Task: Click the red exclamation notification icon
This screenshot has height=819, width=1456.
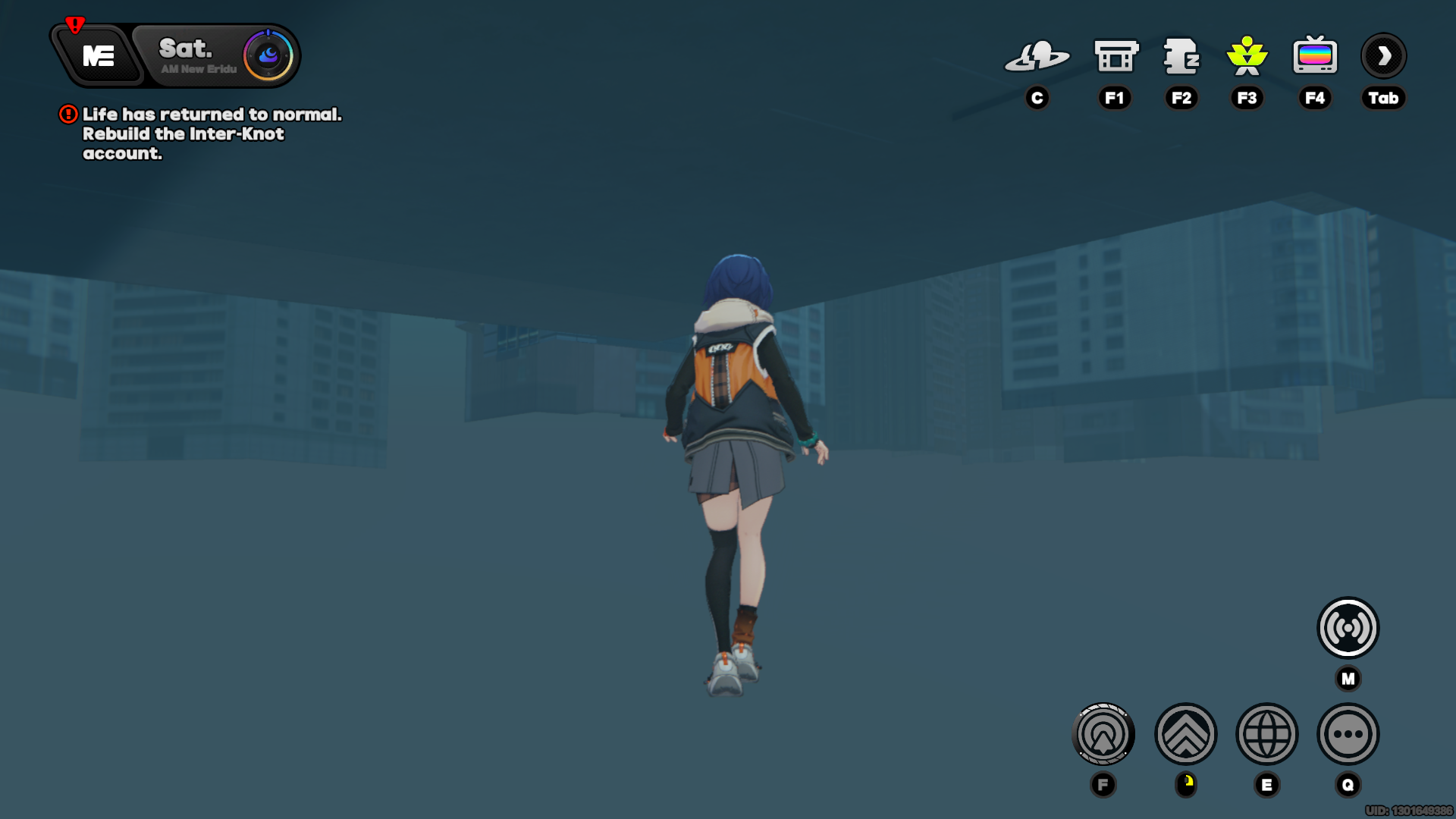Action: pyautogui.click(x=67, y=115)
